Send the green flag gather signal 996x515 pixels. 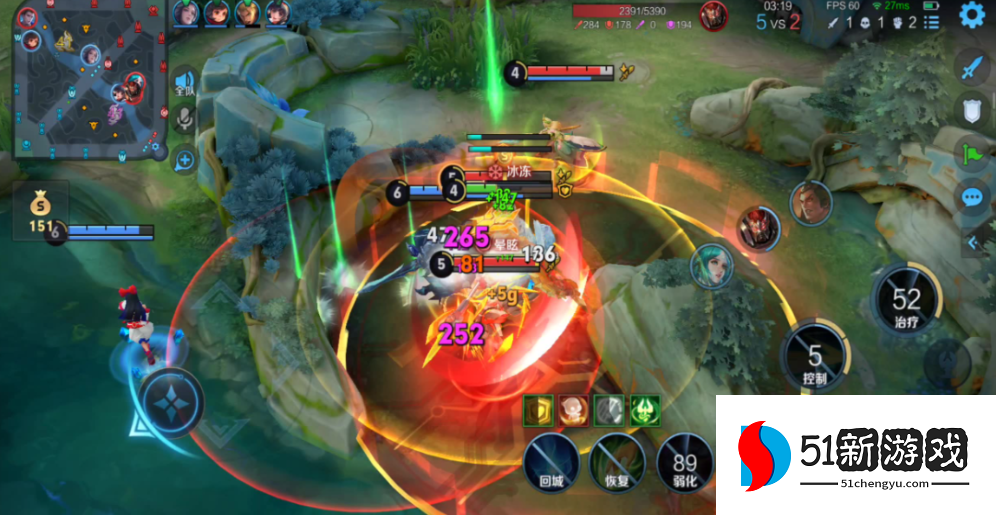[x=974, y=154]
